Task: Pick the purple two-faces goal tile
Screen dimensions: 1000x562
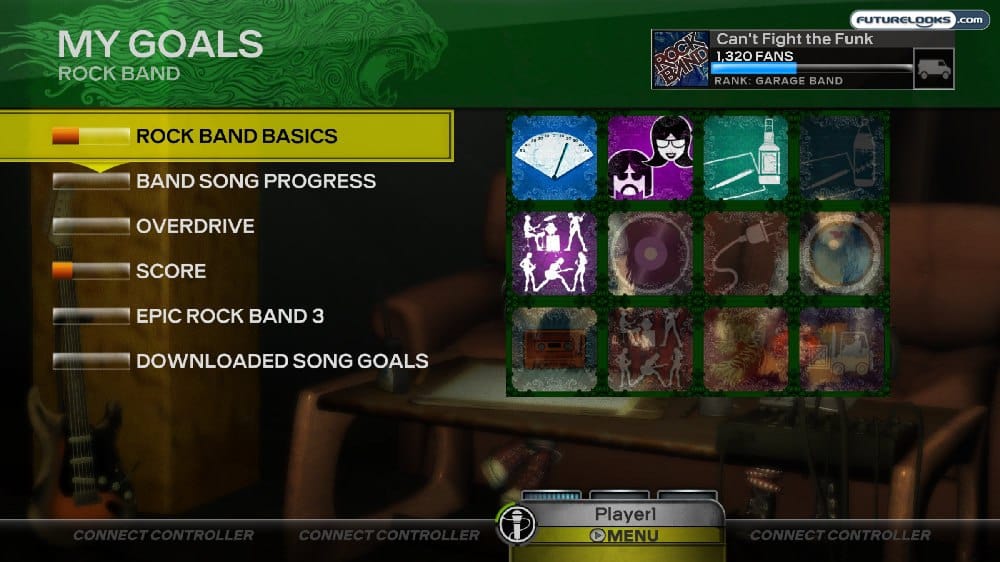Action: [650, 157]
